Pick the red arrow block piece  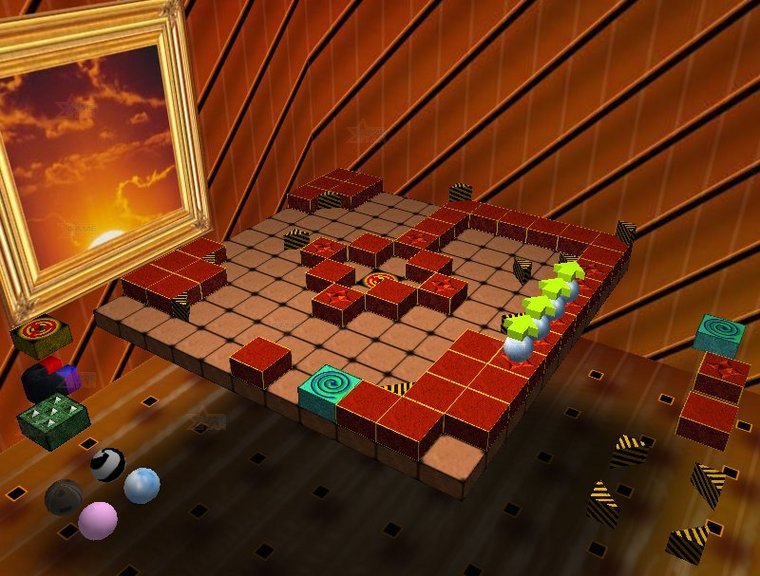(x=722, y=375)
